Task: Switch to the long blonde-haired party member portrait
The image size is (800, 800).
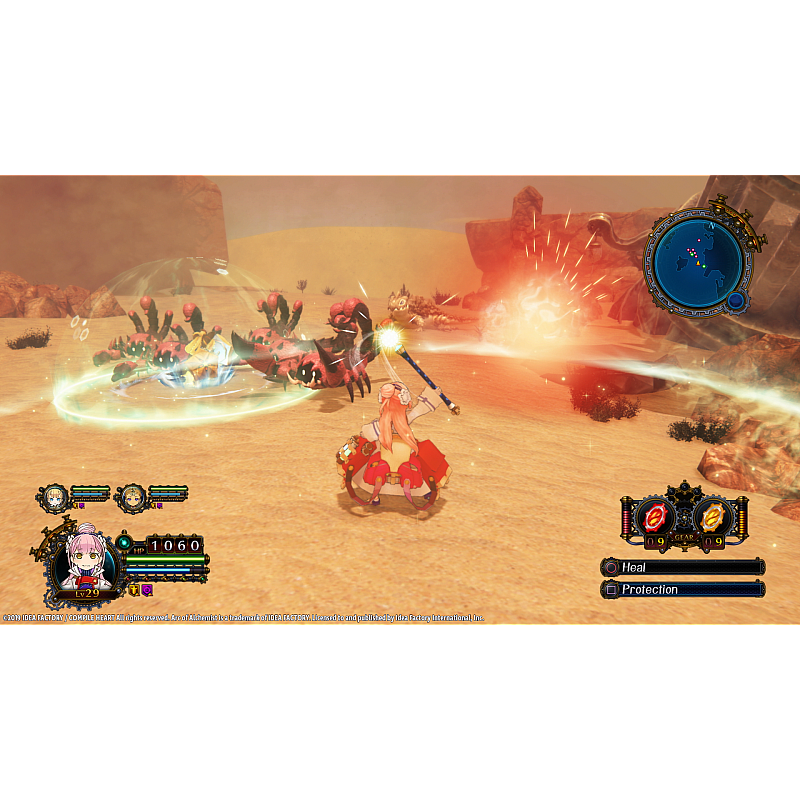Action: (x=53, y=496)
